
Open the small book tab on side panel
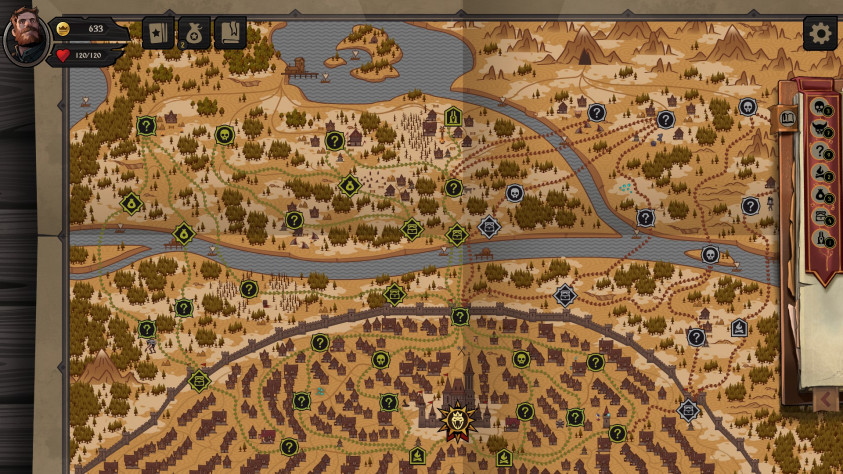click(x=788, y=118)
